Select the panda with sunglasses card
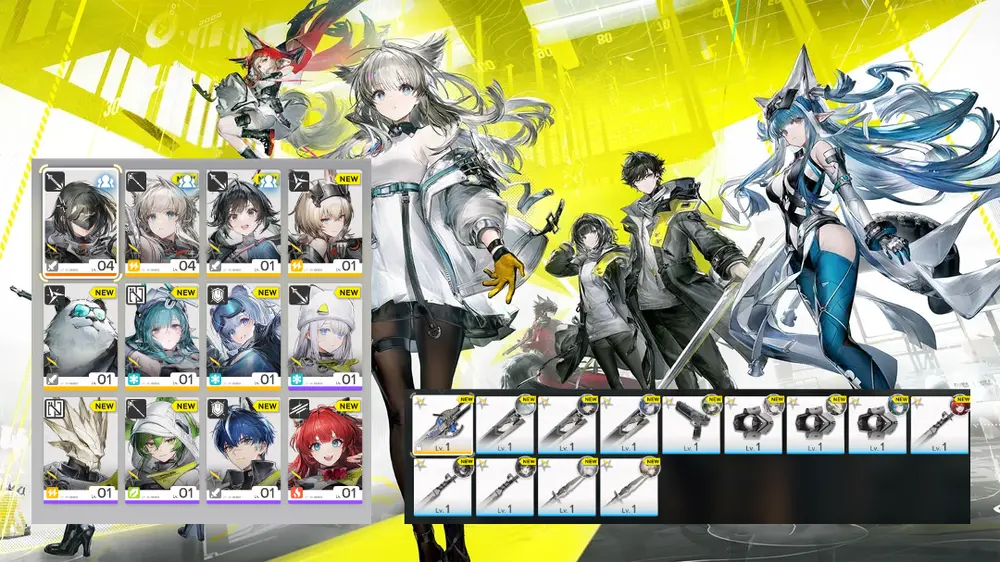Image resolution: width=1000 pixels, height=562 pixels. (x=80, y=336)
